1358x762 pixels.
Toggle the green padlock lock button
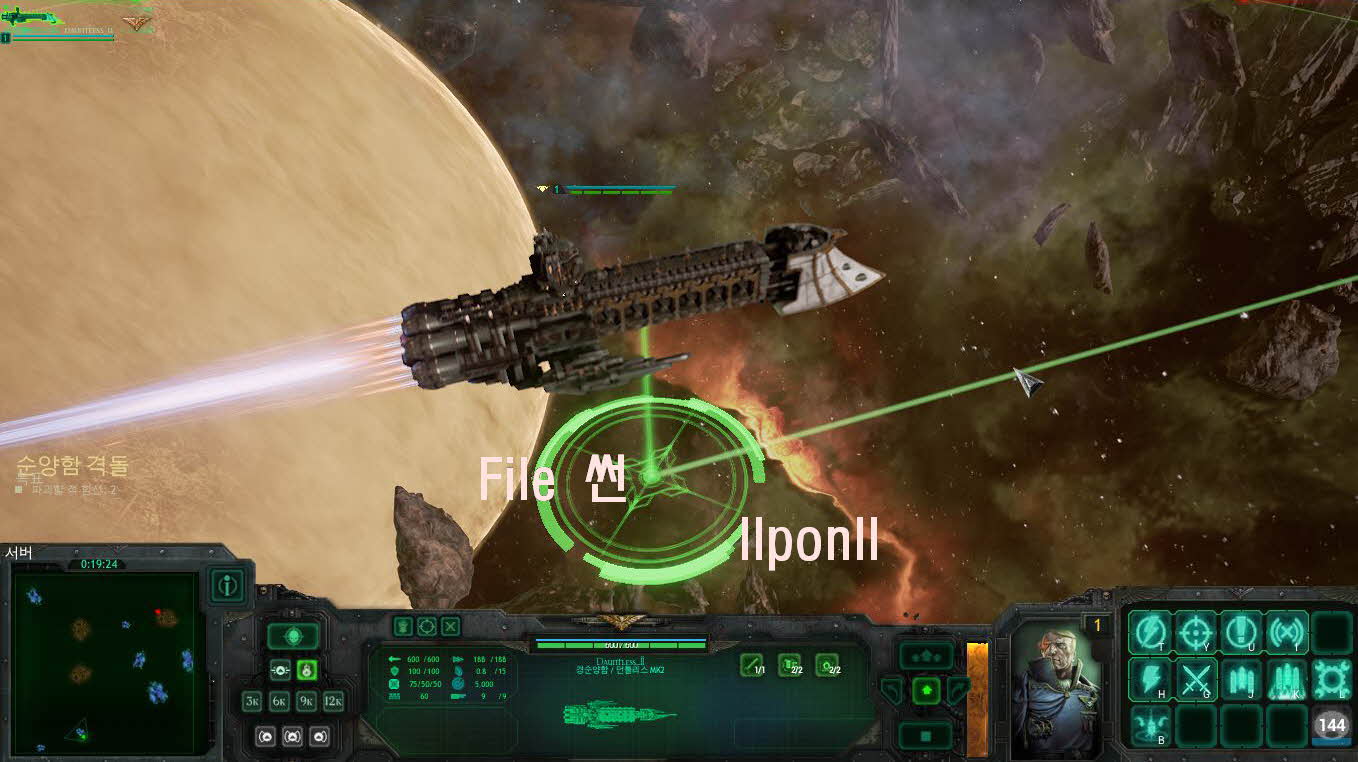pos(307,670)
